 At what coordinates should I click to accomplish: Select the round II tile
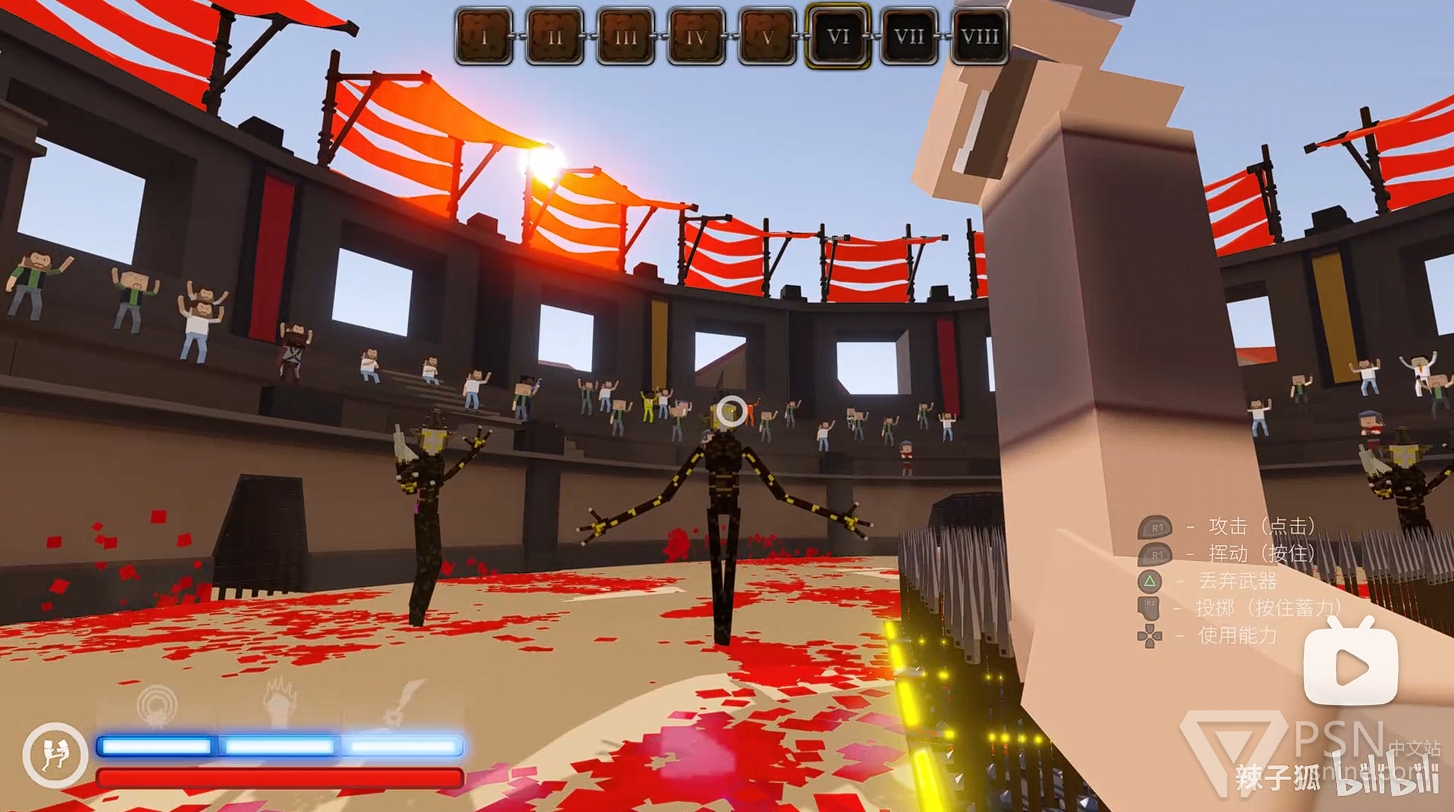pyautogui.click(x=555, y=37)
